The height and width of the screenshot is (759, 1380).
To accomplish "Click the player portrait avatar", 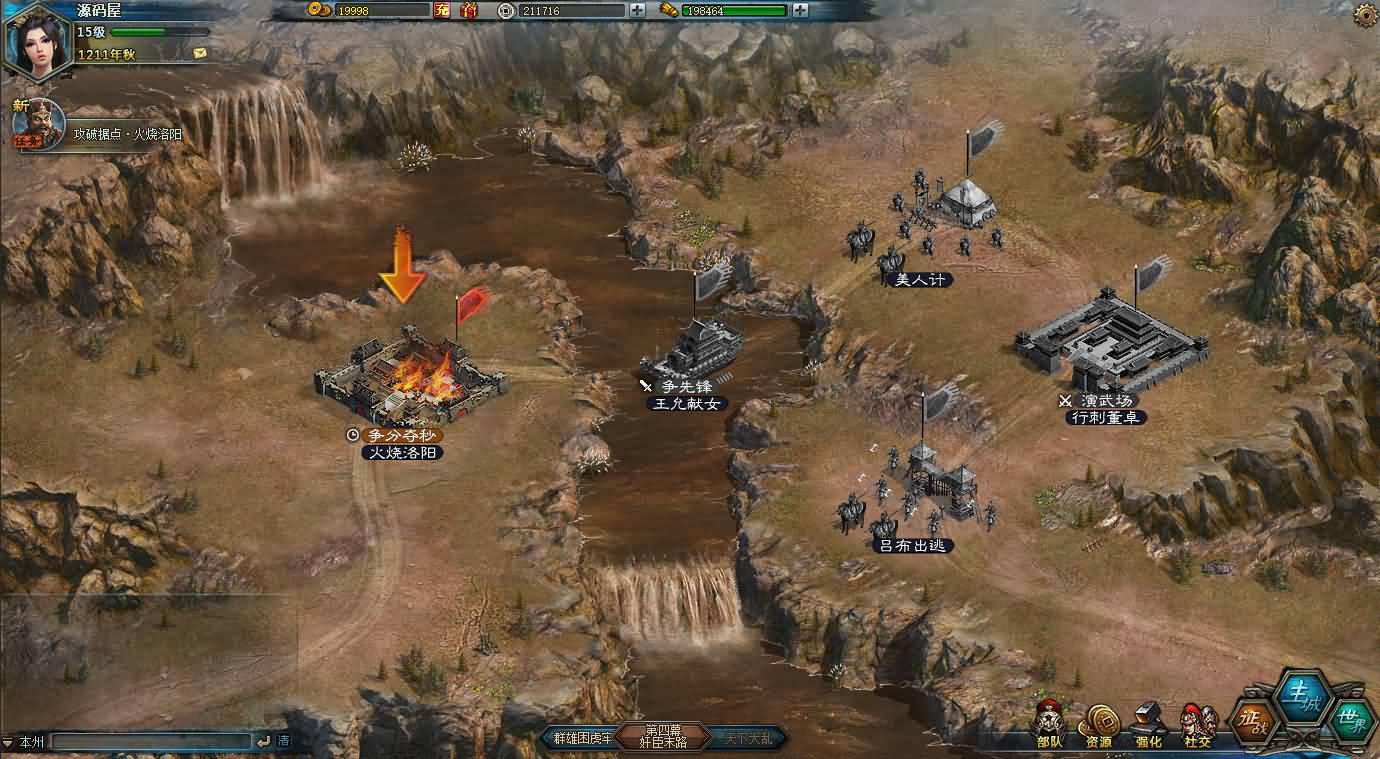I will point(37,38).
